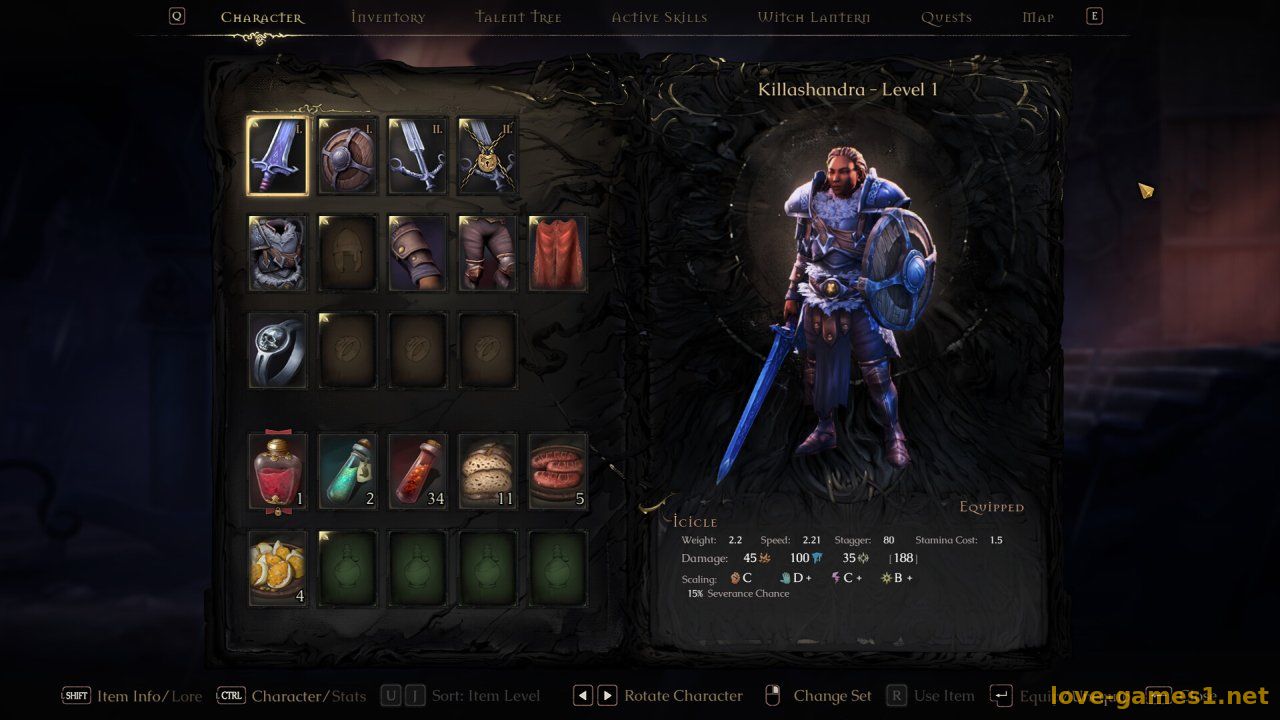Choose the red health potion flask

(x=278, y=471)
